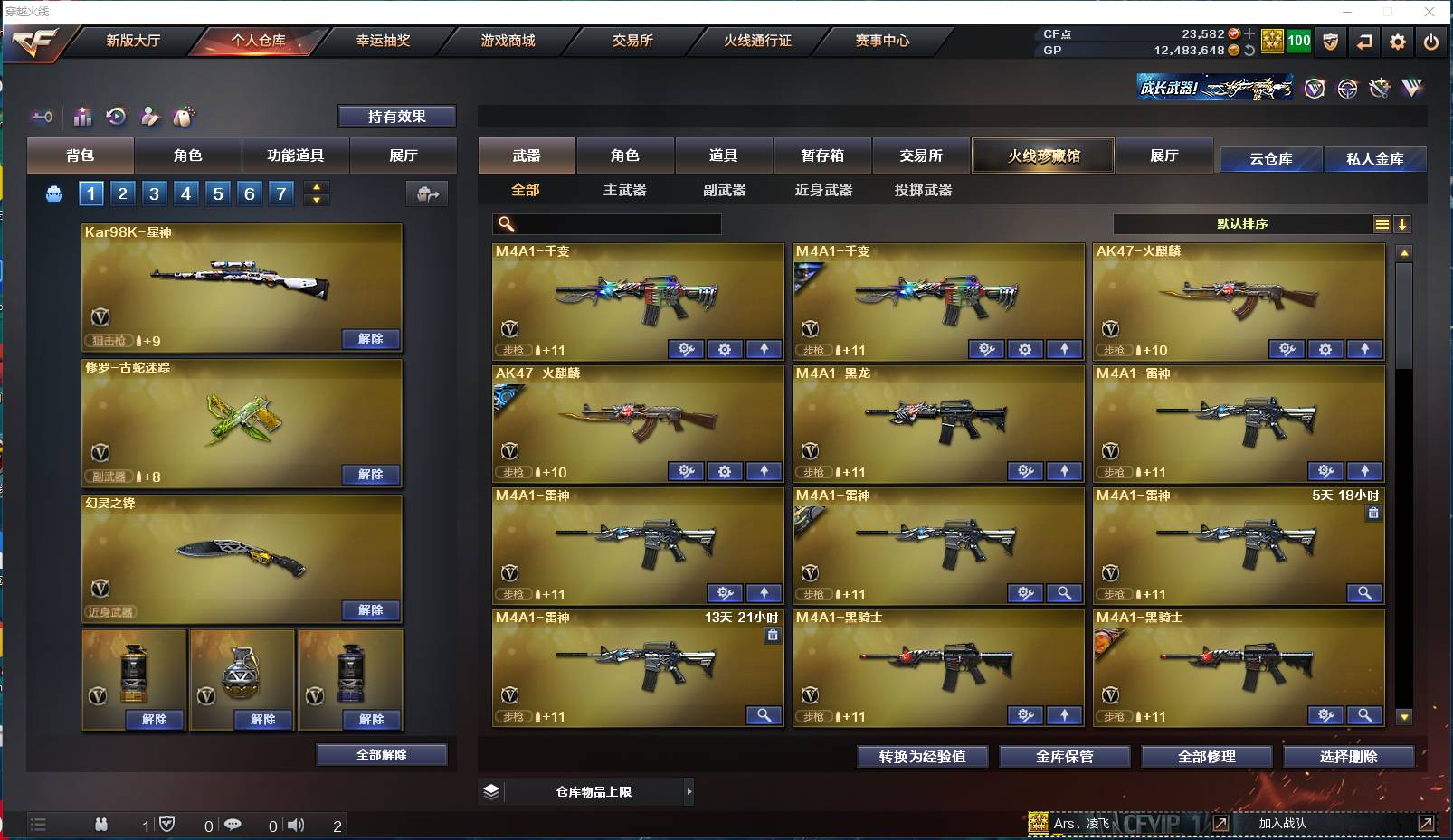1453x840 pixels.
Task: Click the restore history circular arrow icon
Action: pyautogui.click(x=116, y=117)
